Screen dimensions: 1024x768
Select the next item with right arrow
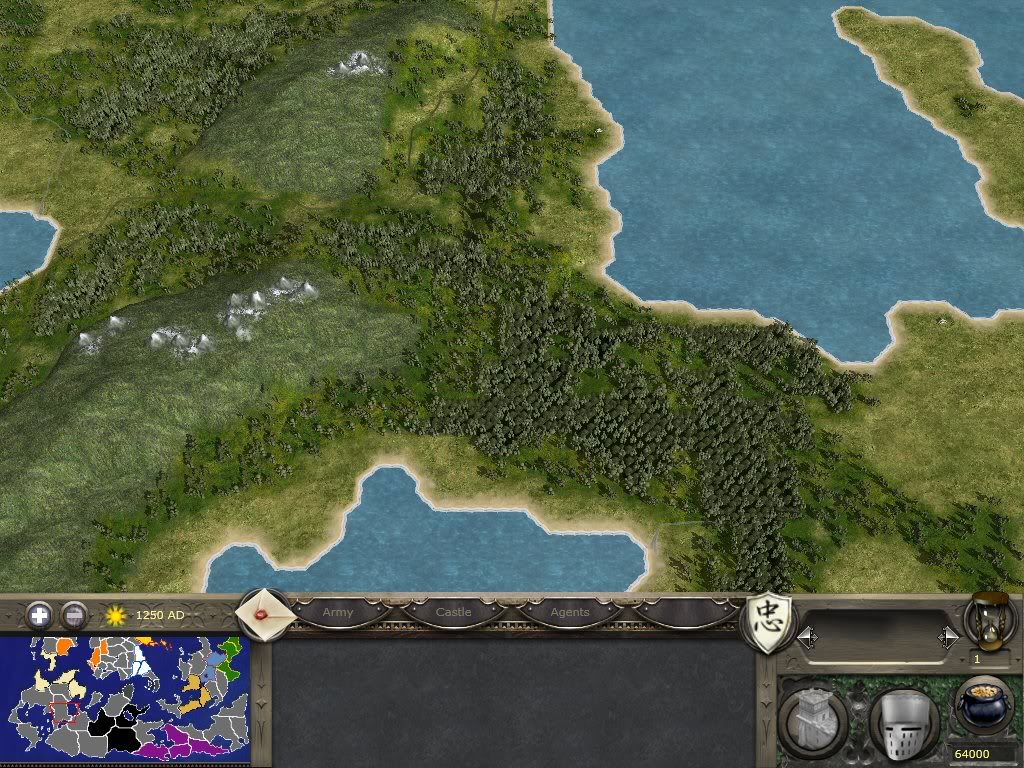[948, 636]
